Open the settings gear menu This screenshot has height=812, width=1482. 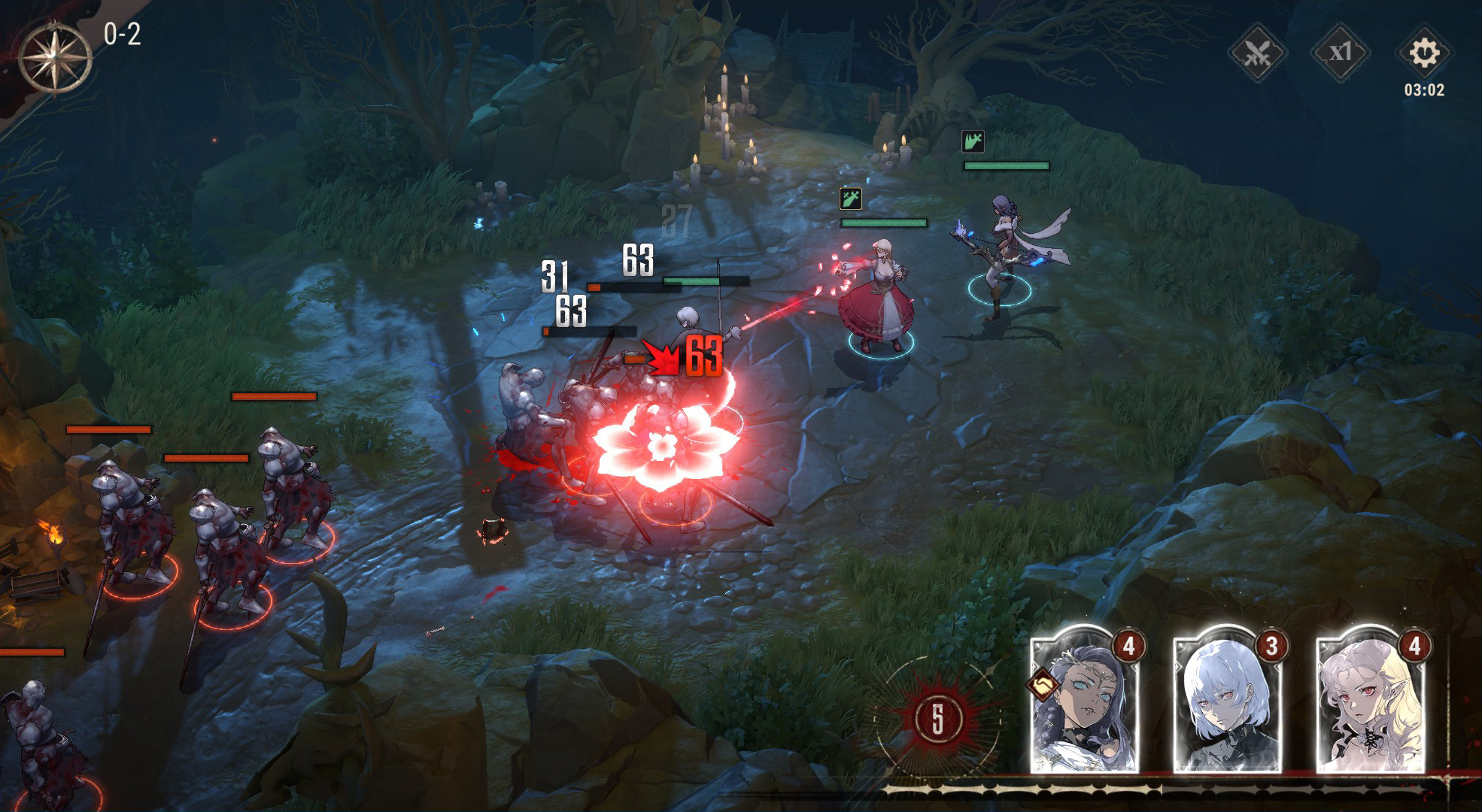[1423, 53]
